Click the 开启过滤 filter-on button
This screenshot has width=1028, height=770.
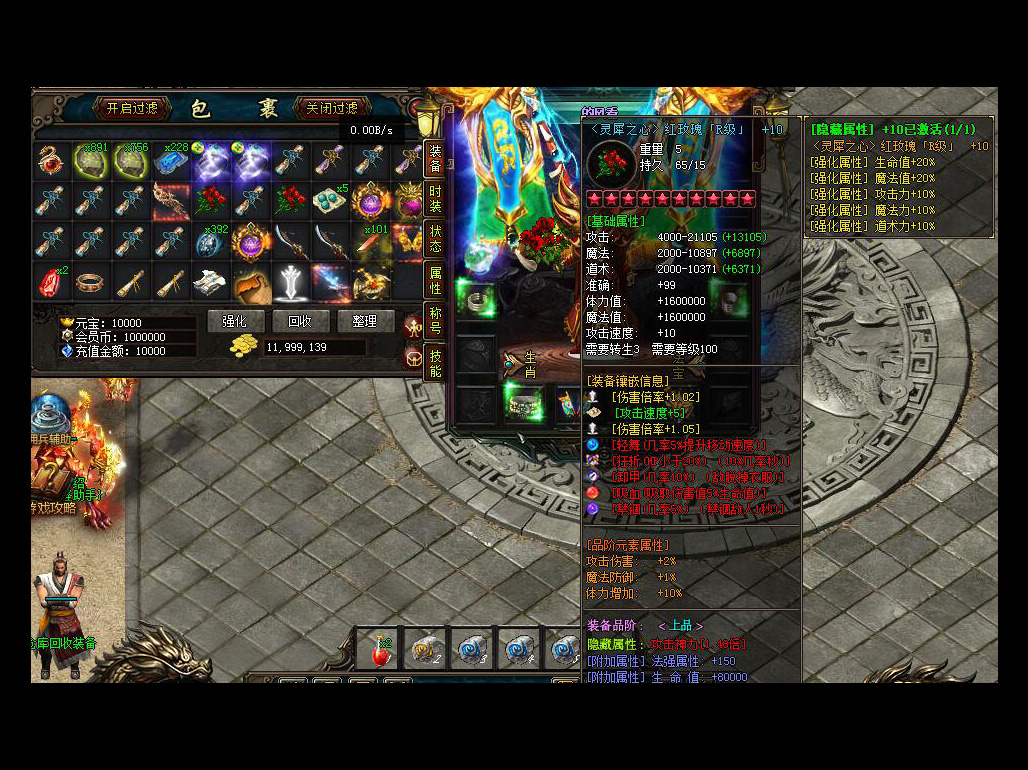(132, 108)
